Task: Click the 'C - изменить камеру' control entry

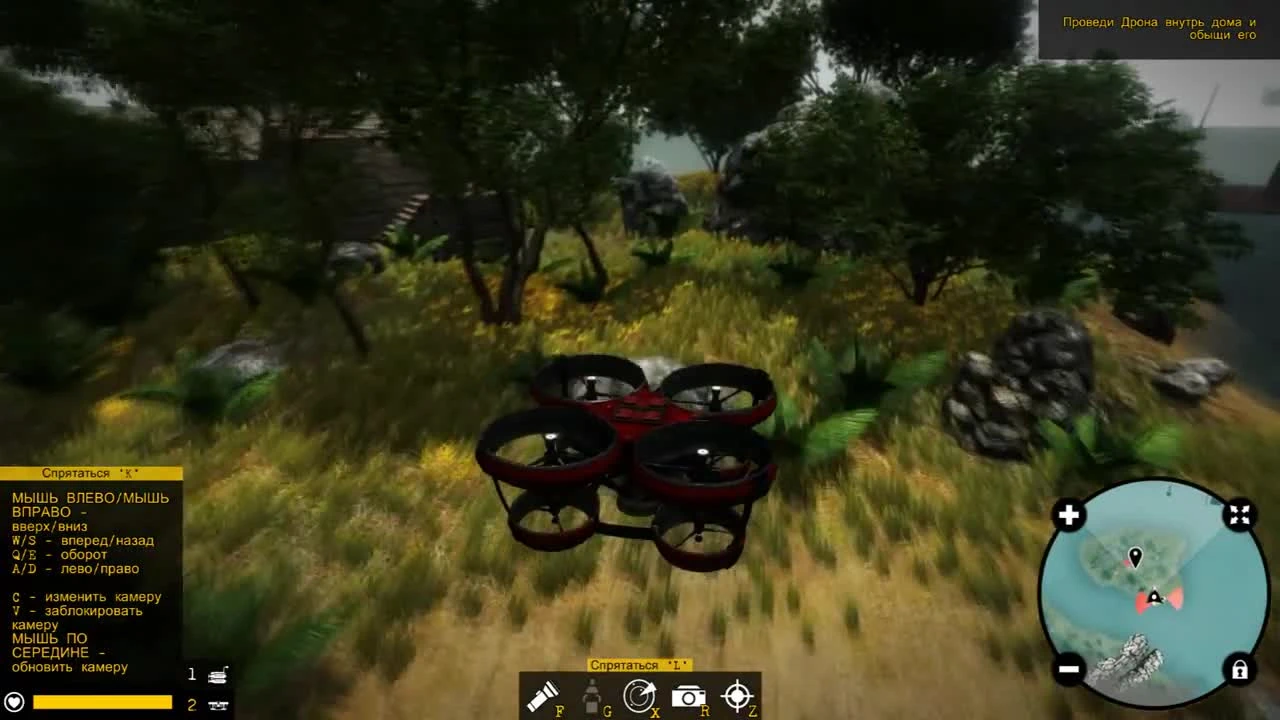Action: coord(84,595)
